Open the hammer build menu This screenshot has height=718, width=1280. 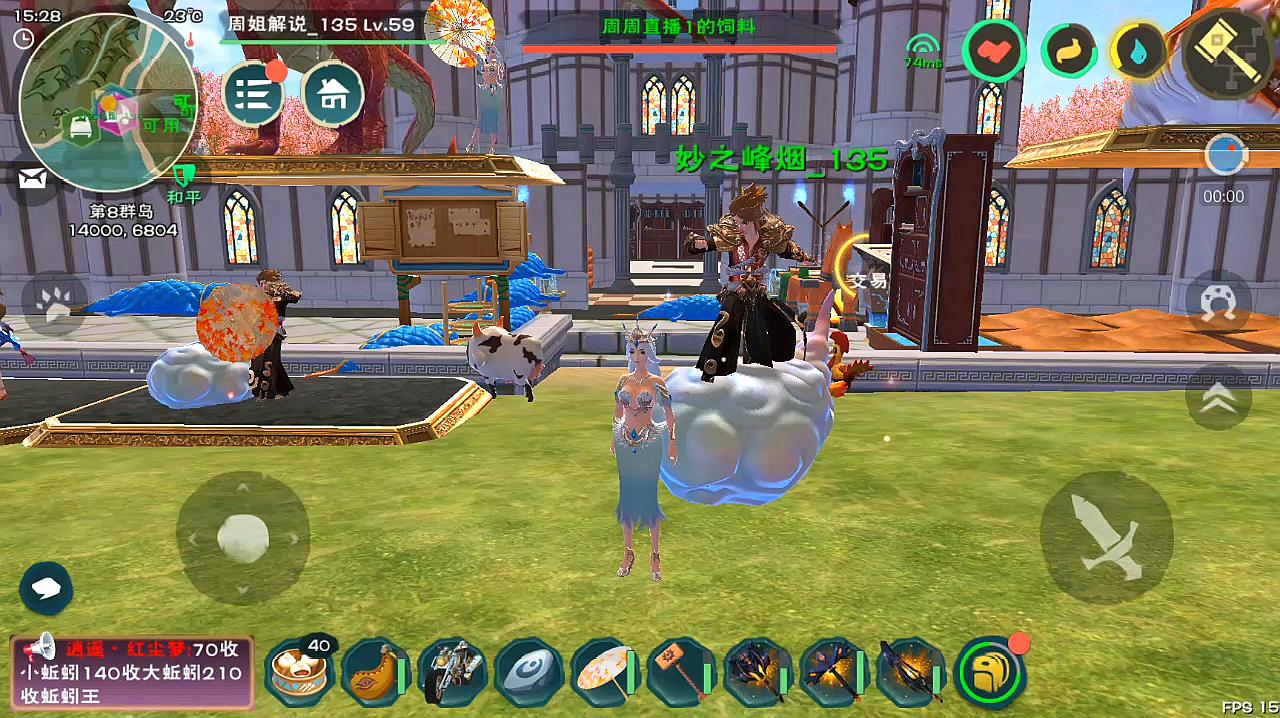(x=1229, y=50)
